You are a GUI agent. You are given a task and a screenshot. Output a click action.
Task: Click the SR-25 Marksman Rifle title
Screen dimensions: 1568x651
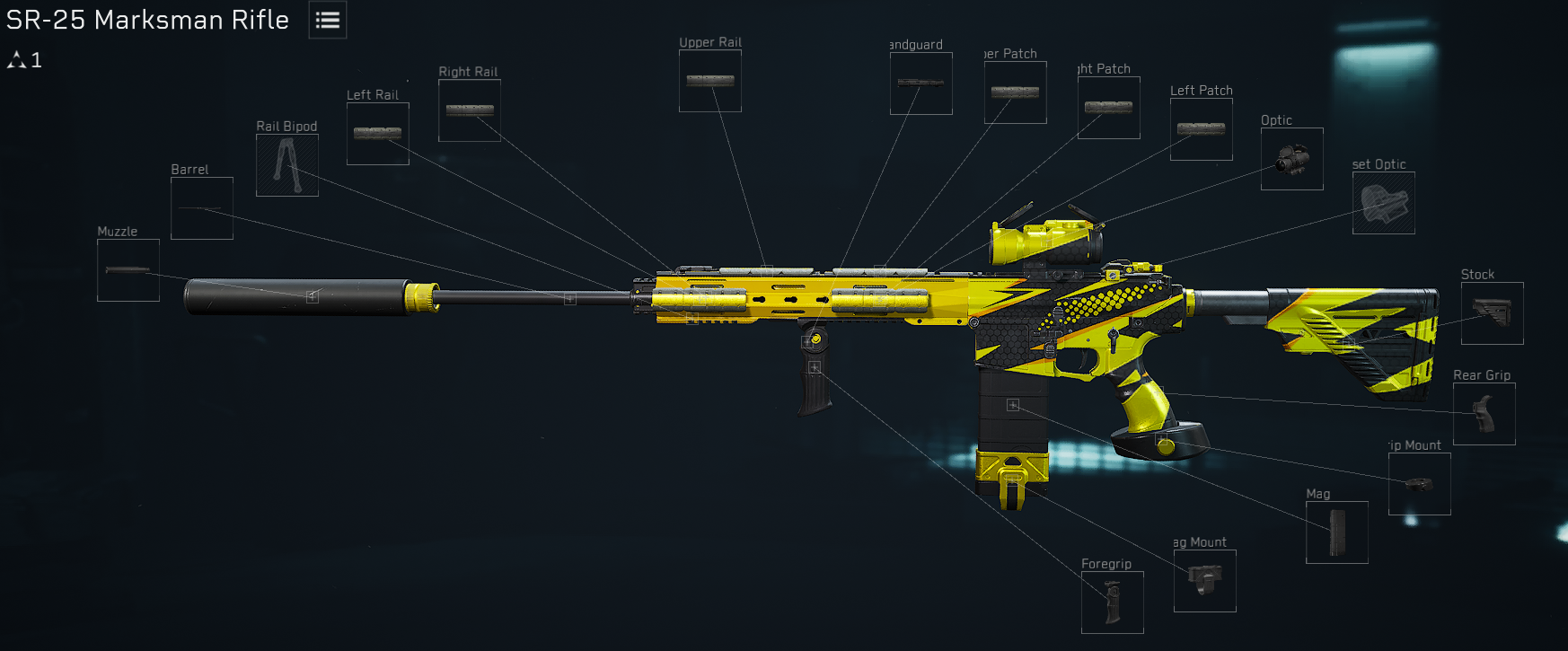147,20
